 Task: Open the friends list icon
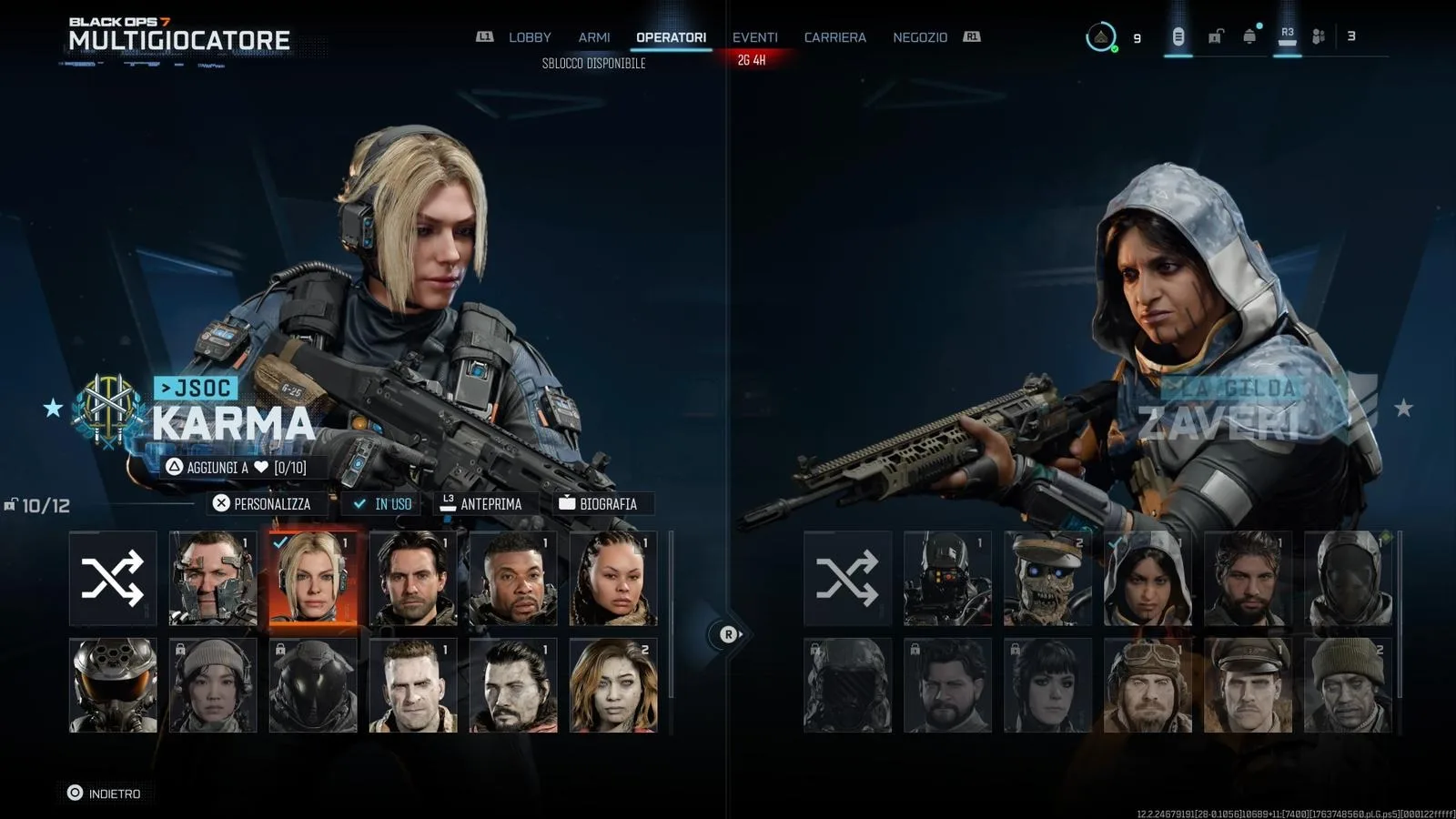(1318, 36)
